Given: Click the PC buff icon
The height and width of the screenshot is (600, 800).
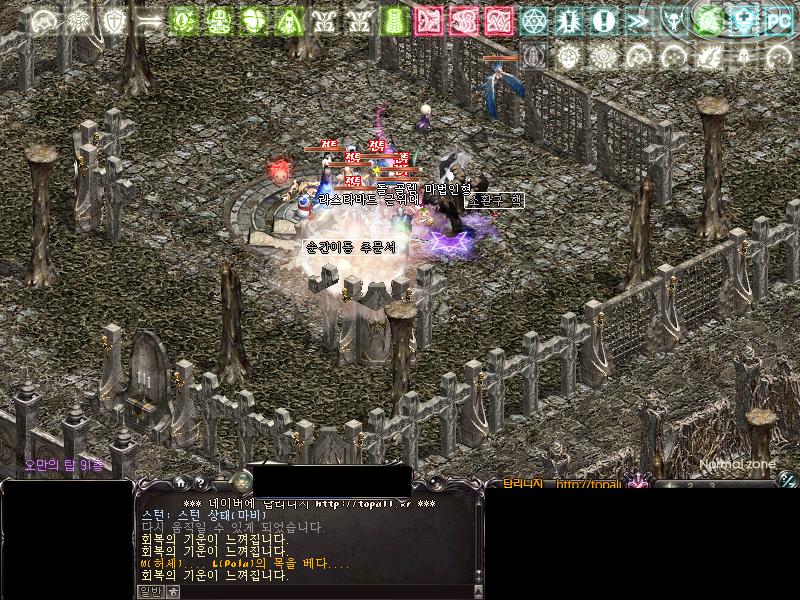Looking at the screenshot, I should (776, 20).
